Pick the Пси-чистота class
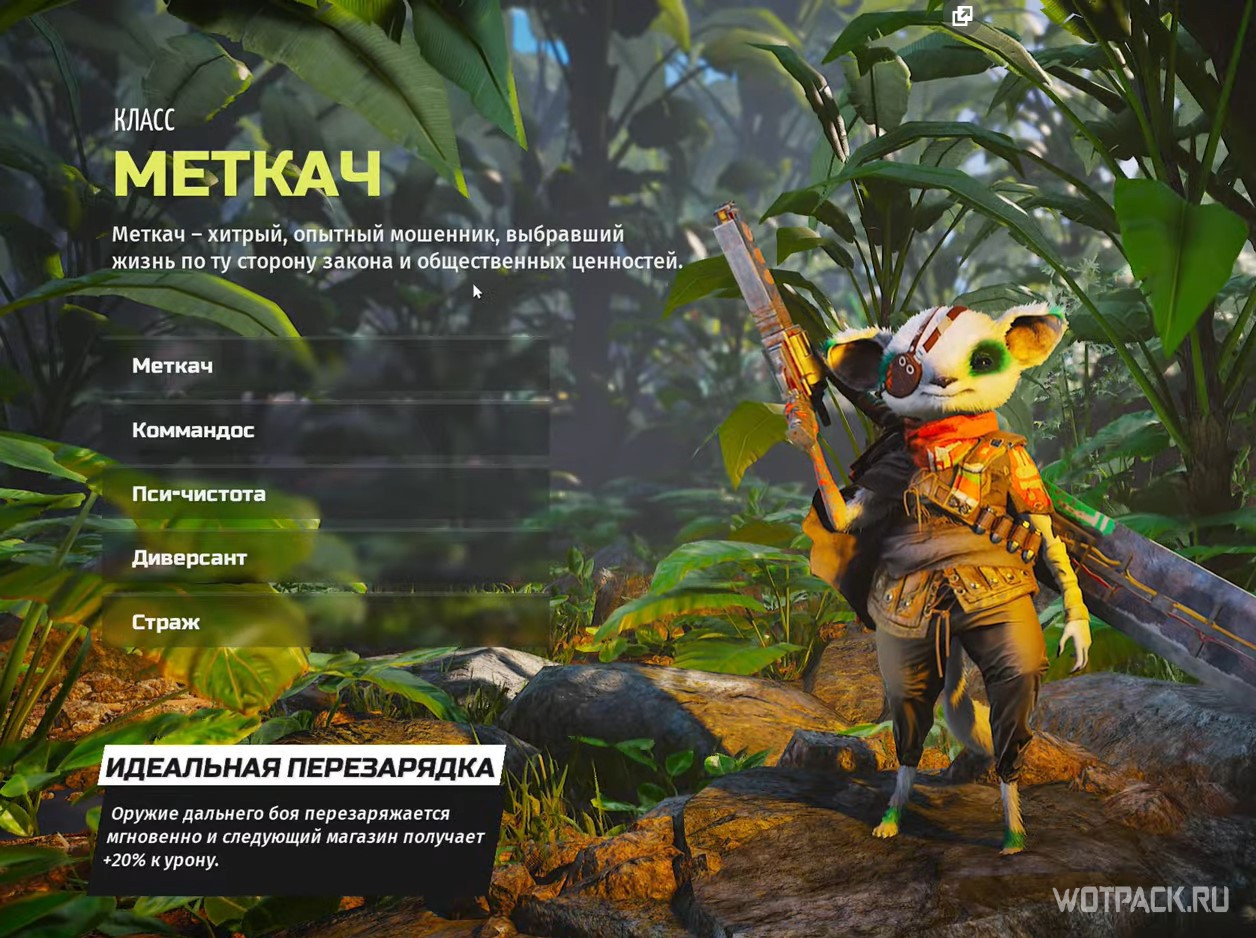The height and width of the screenshot is (938, 1256). (x=199, y=494)
